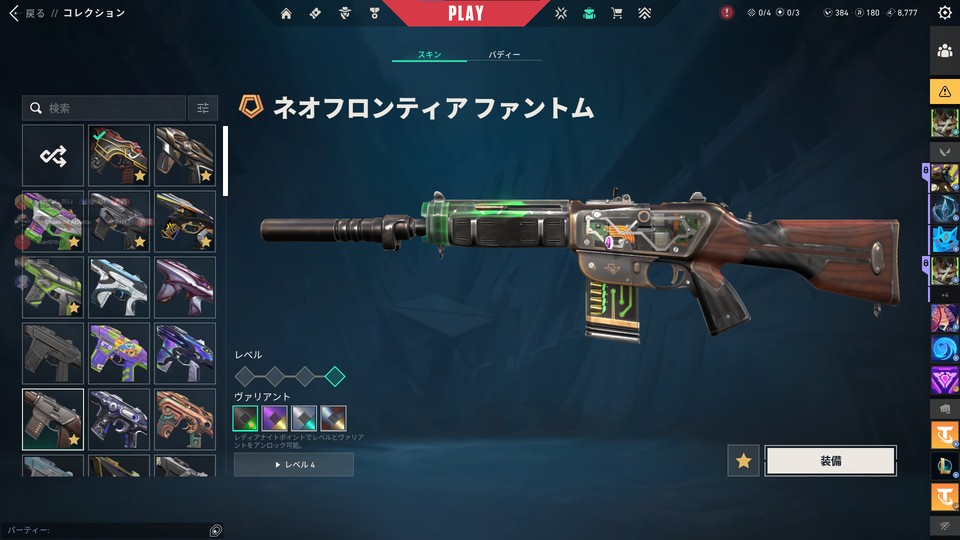The width and height of the screenshot is (960, 540).
Task: Choose the random shuffle skin tile
Action: [x=53, y=155]
